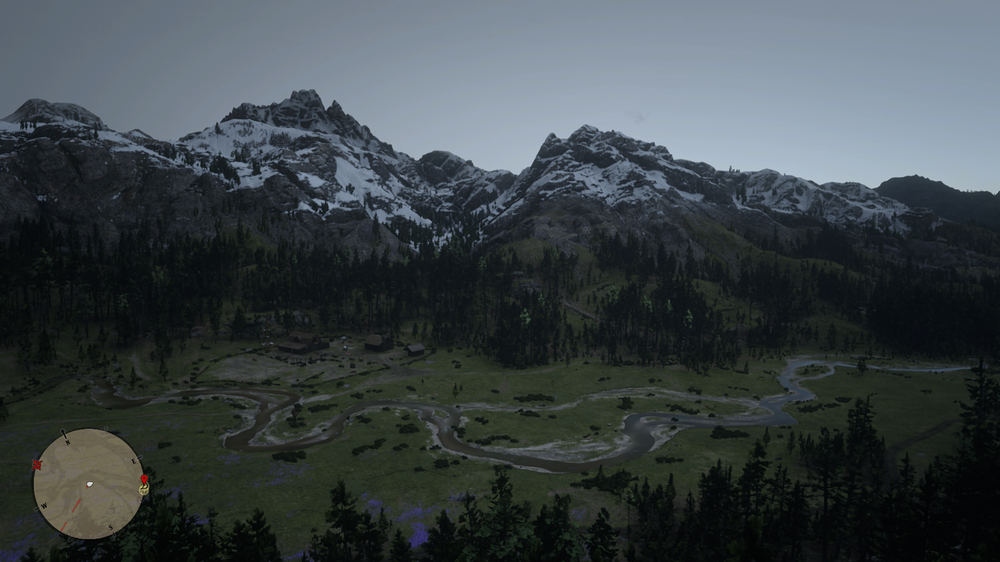The image size is (1000, 562).
Task: Click the white player arrow on minimap
Action: point(89,484)
